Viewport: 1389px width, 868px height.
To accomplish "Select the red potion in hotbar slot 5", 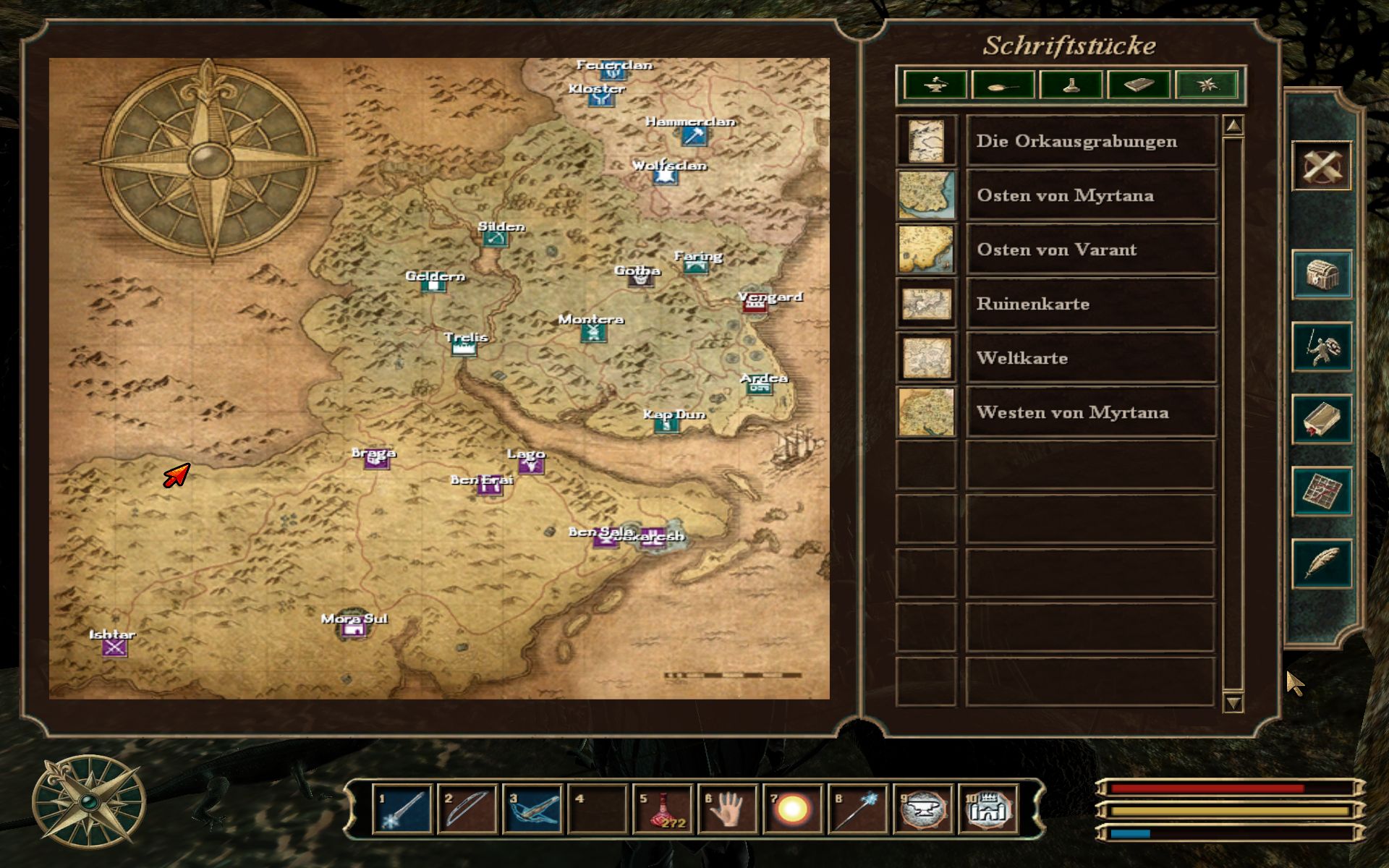I will point(662,809).
